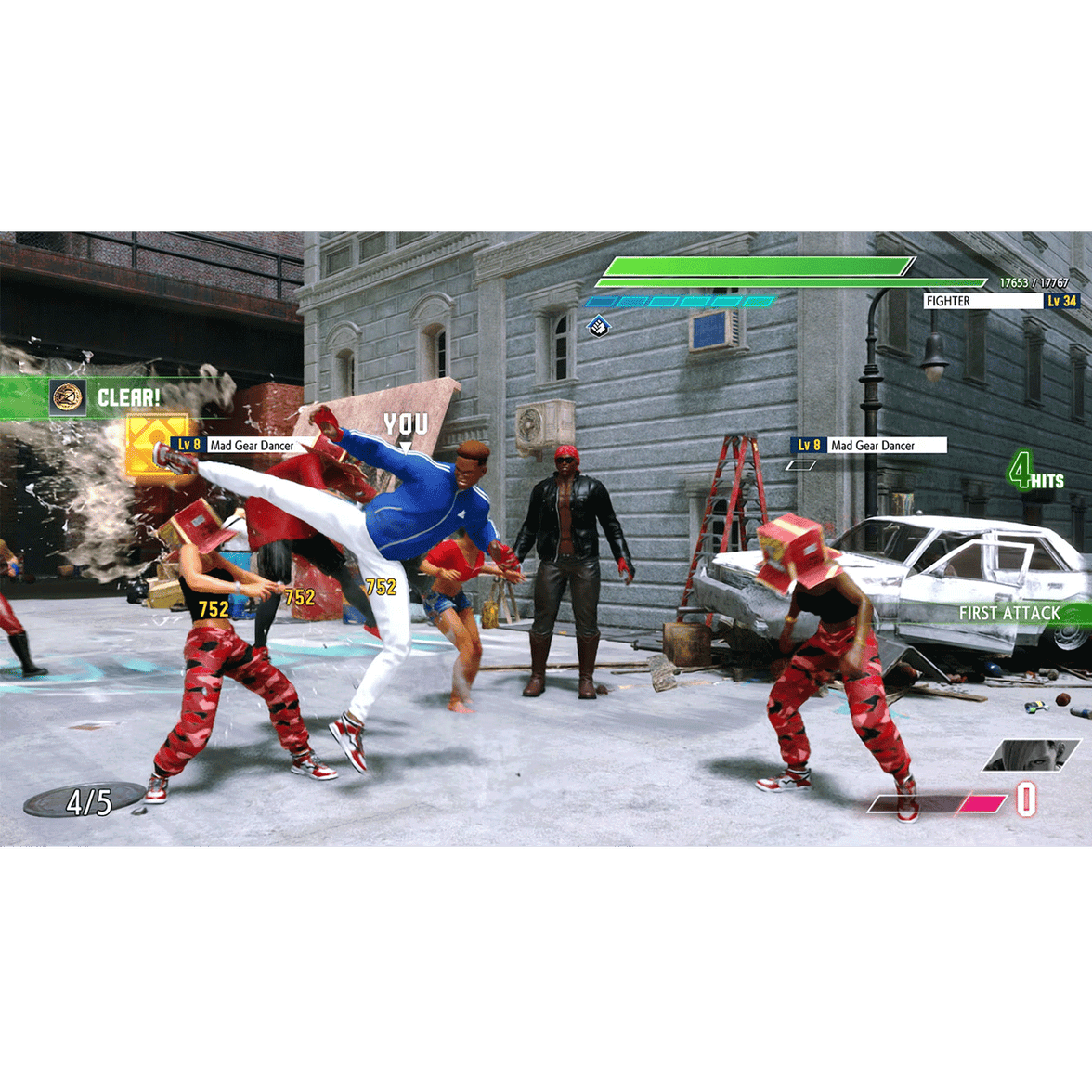Click the fist status icon under the drive gauge
The height and width of the screenshot is (1092, 1092).
599,326
